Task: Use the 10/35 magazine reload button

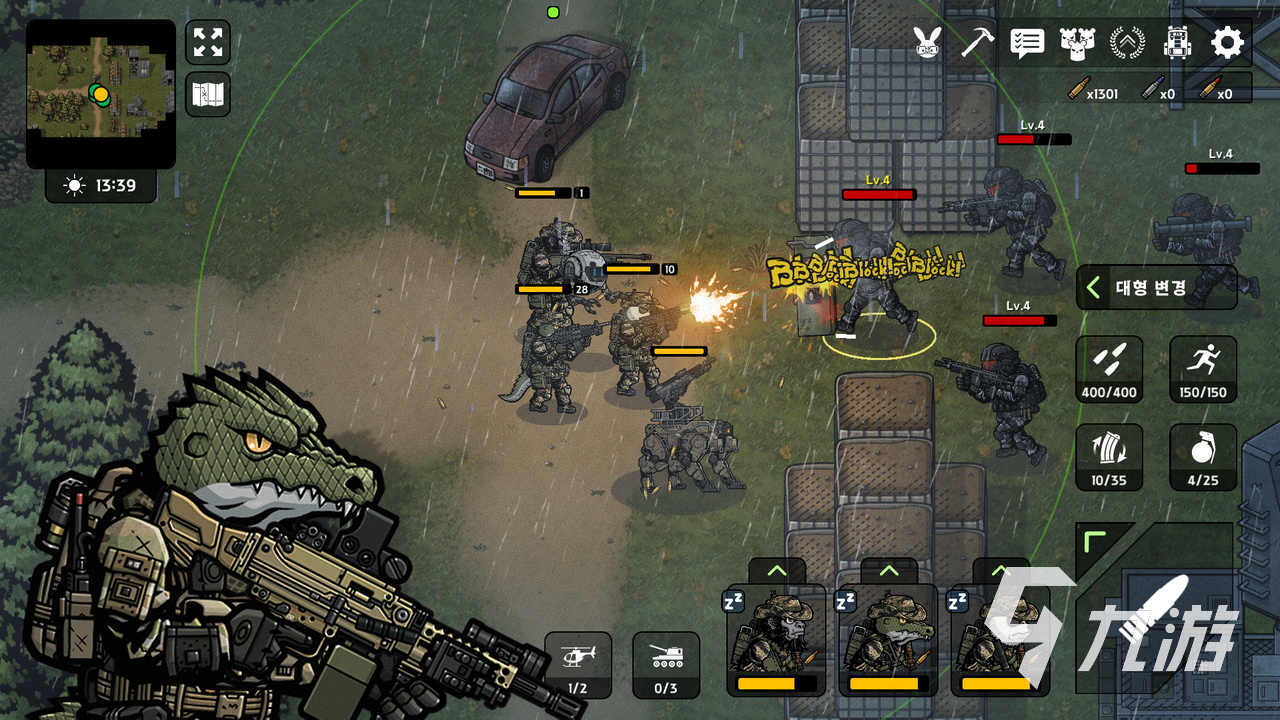Action: (1109, 457)
